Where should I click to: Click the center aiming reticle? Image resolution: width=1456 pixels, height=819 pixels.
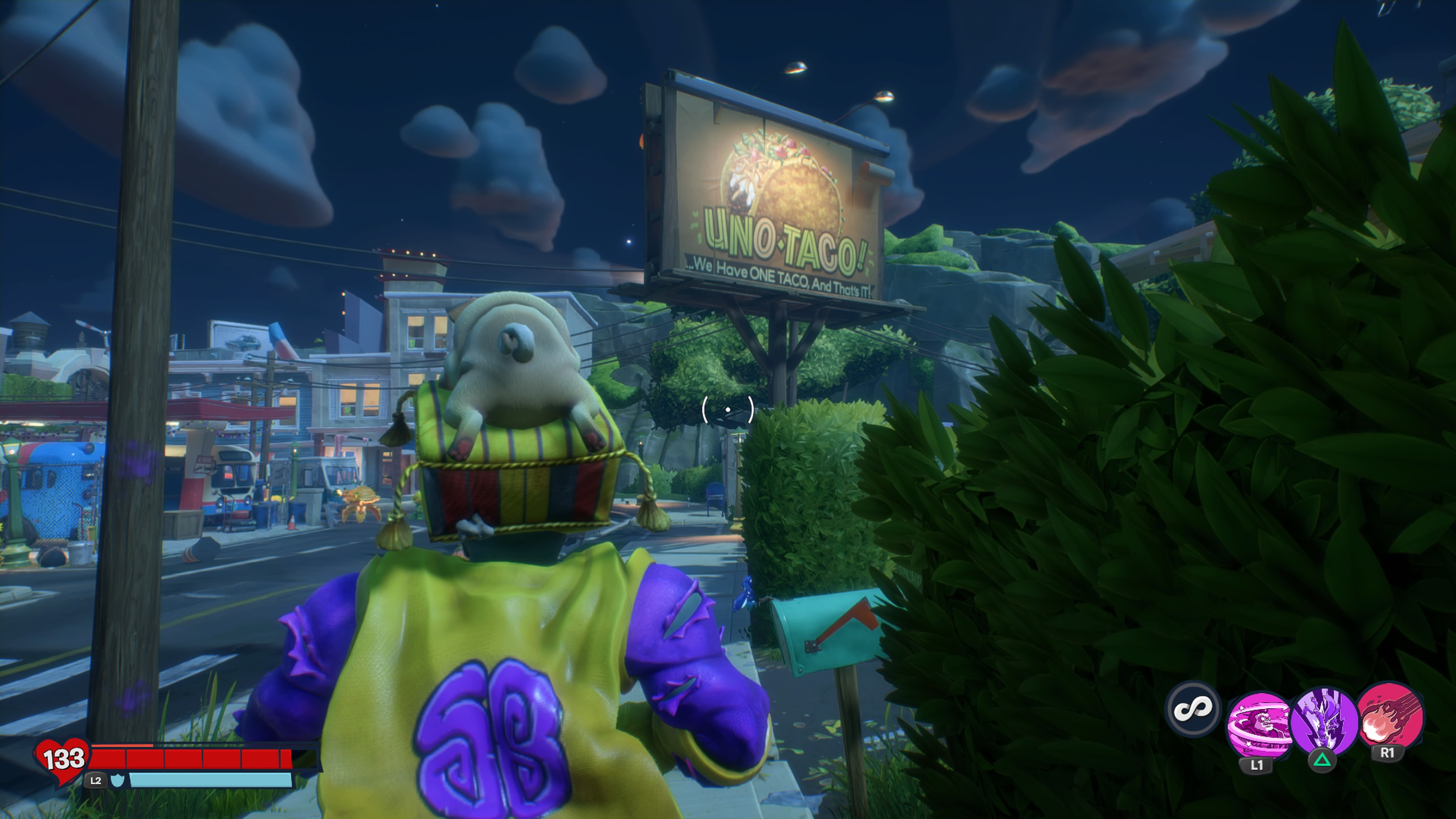[728, 409]
